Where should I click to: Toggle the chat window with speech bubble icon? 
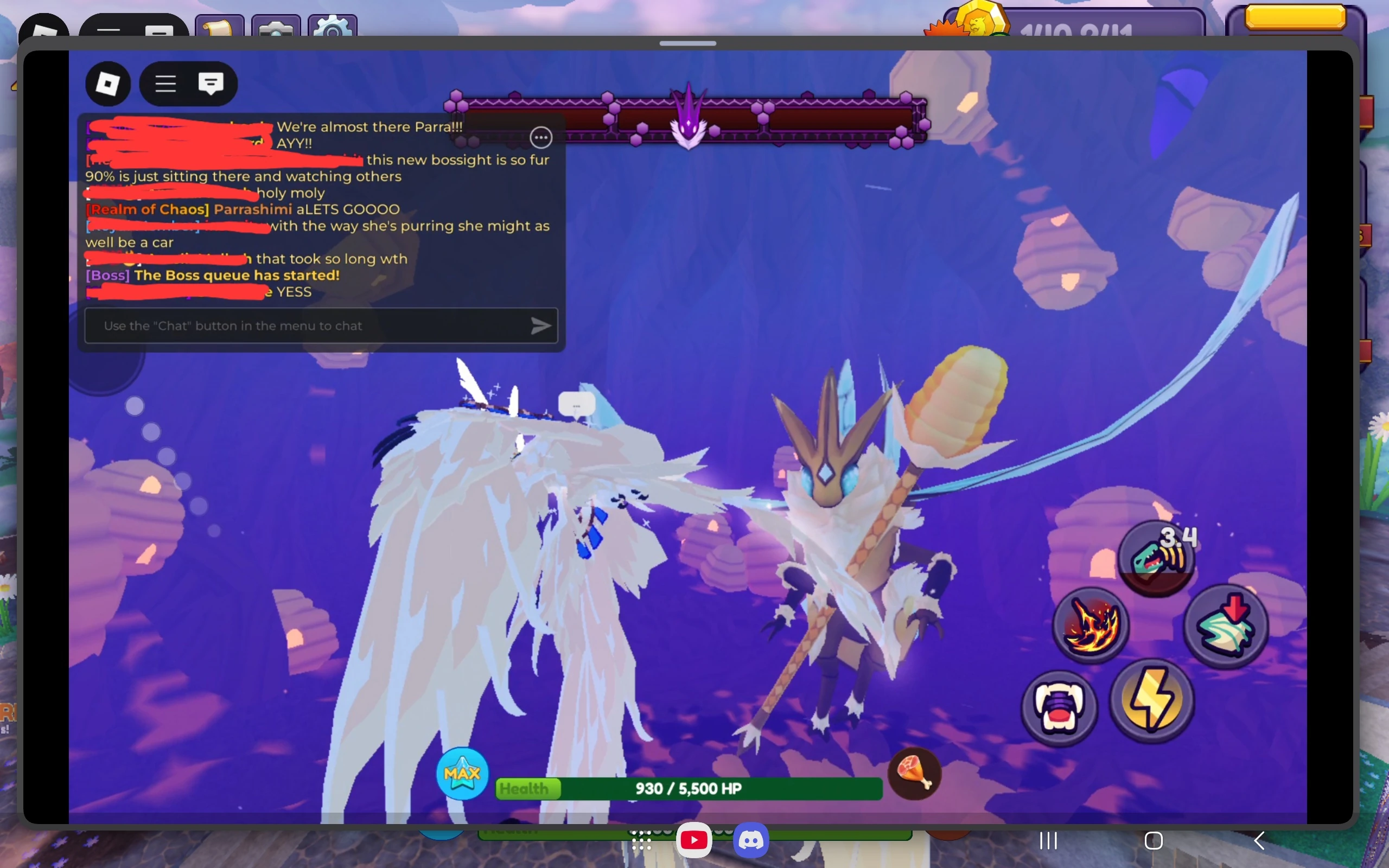click(x=211, y=84)
